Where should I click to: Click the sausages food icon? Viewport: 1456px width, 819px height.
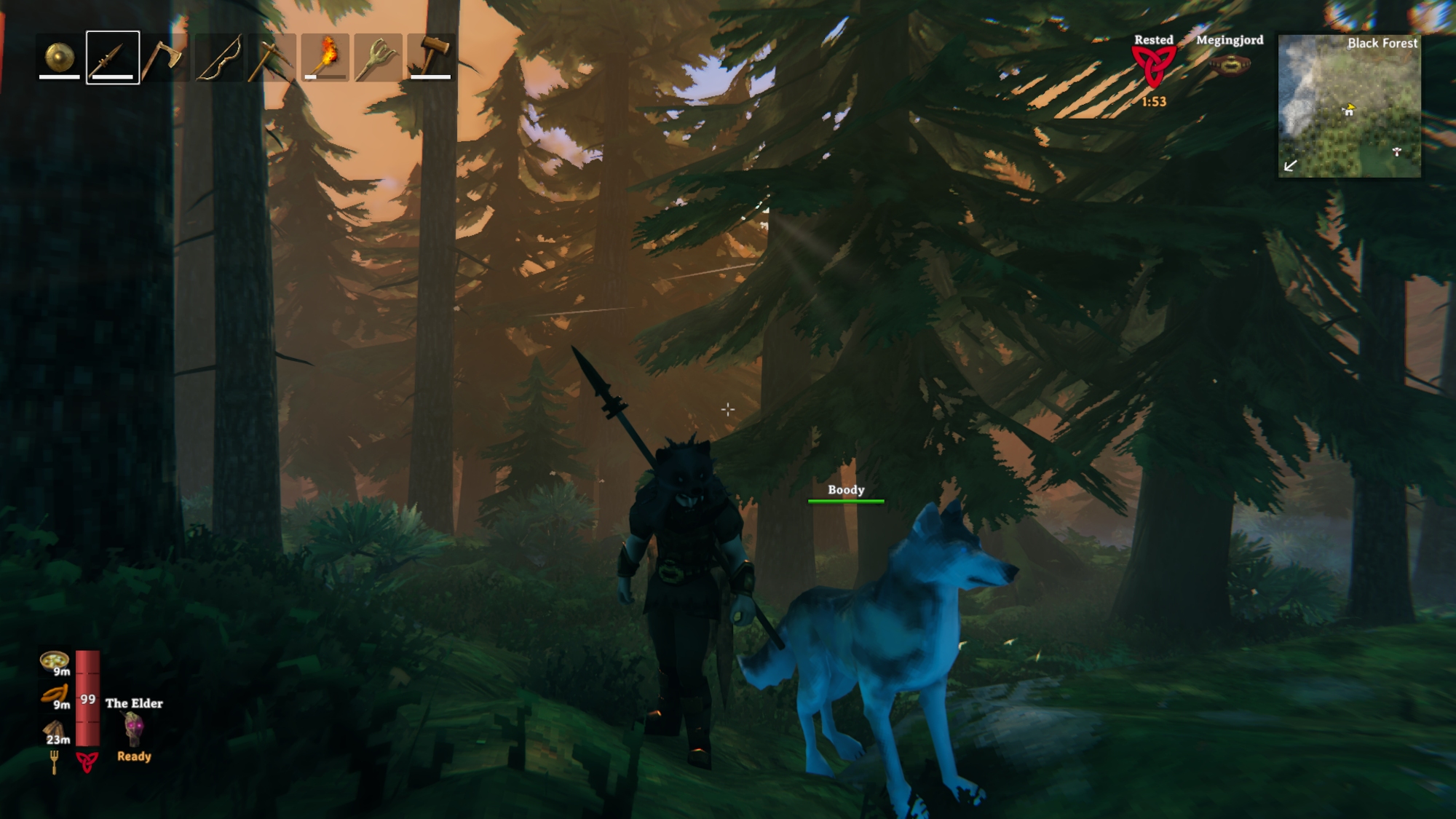point(55,694)
